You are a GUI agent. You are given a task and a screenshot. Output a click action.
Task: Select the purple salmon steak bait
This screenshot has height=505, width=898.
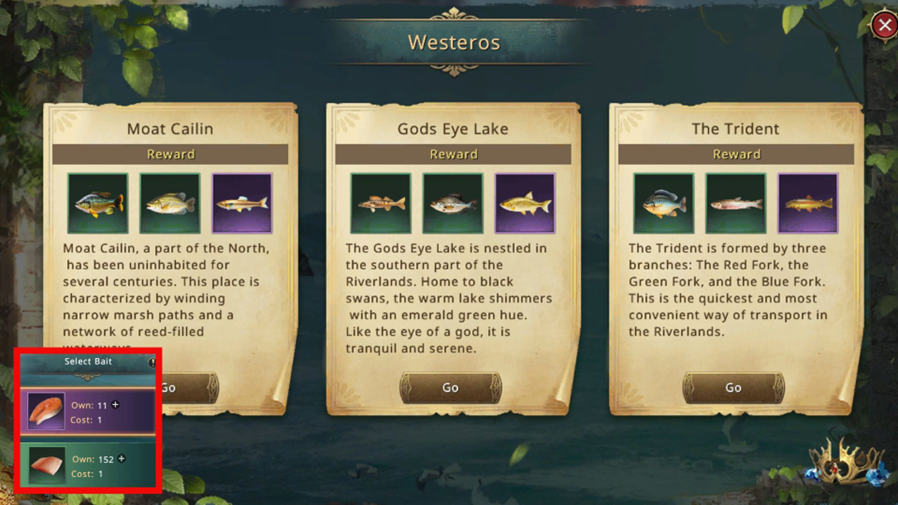tap(46, 411)
